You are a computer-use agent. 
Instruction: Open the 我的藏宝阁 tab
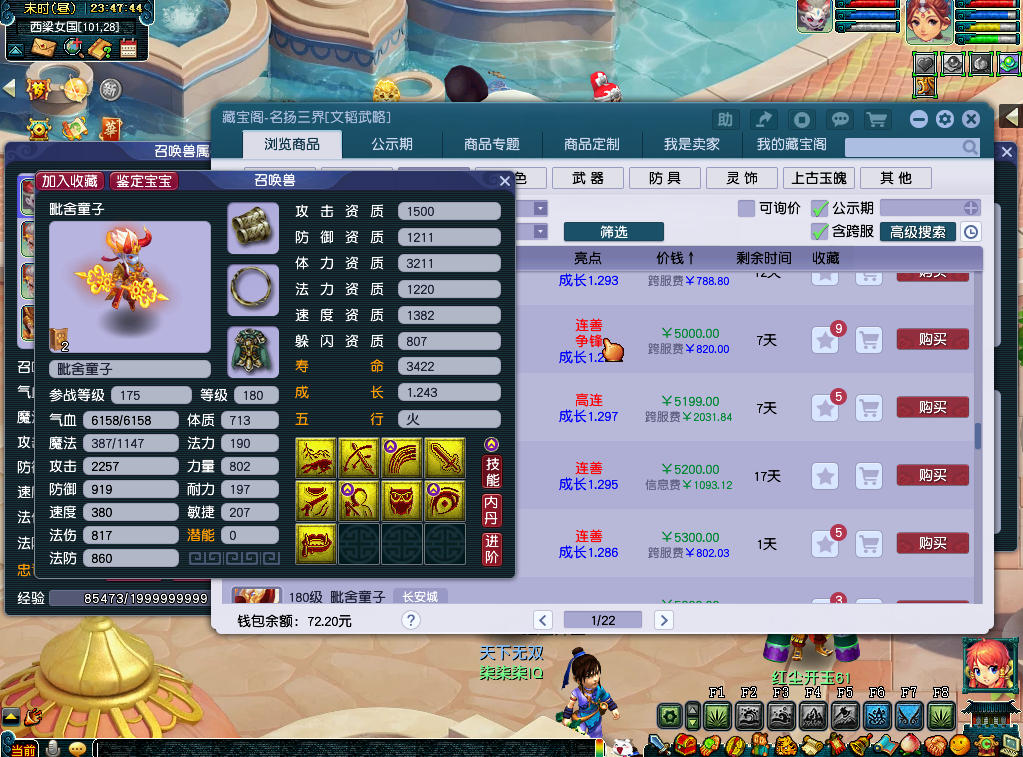click(x=791, y=144)
